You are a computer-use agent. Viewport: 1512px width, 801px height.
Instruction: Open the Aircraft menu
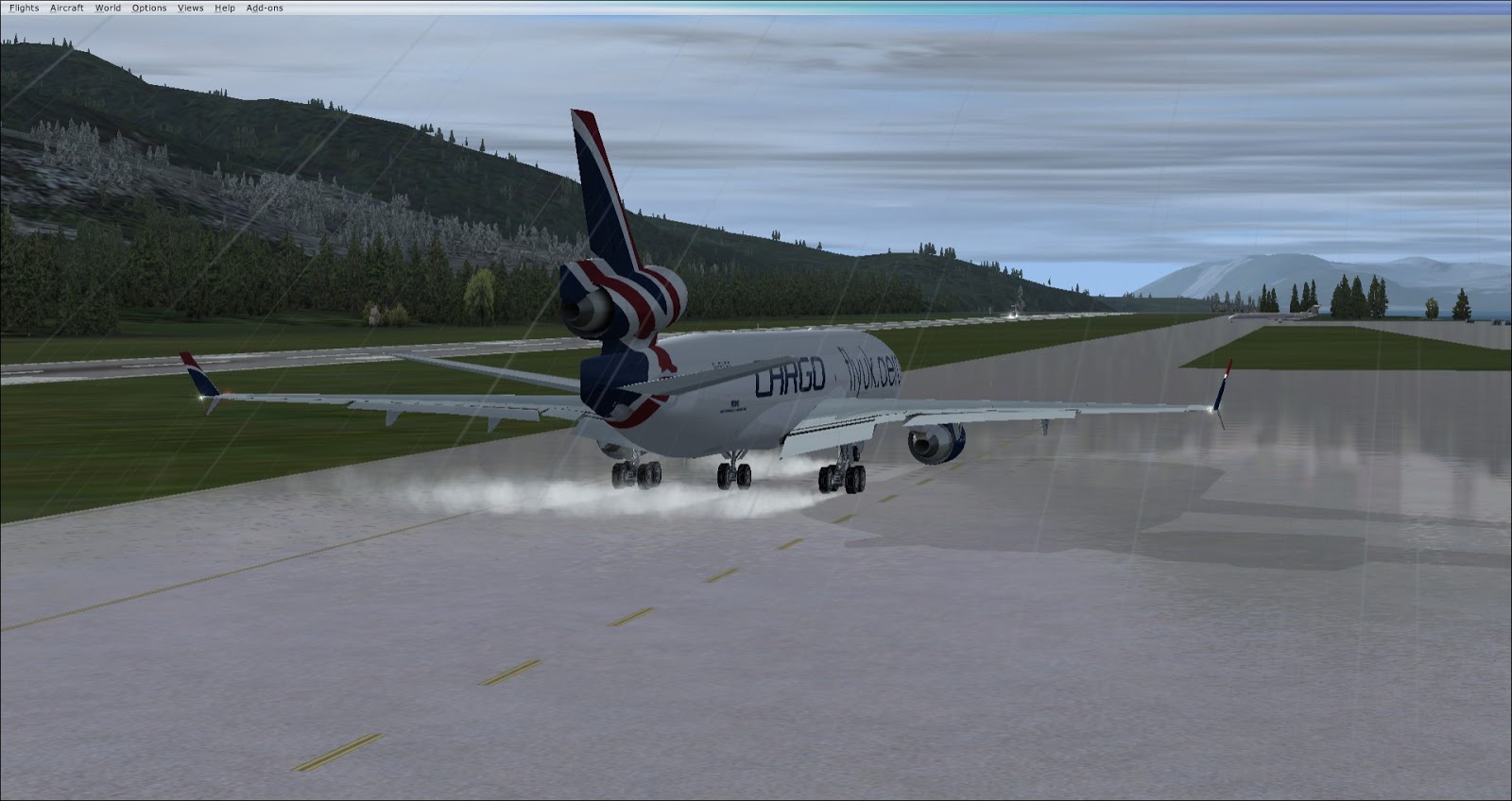click(x=67, y=8)
